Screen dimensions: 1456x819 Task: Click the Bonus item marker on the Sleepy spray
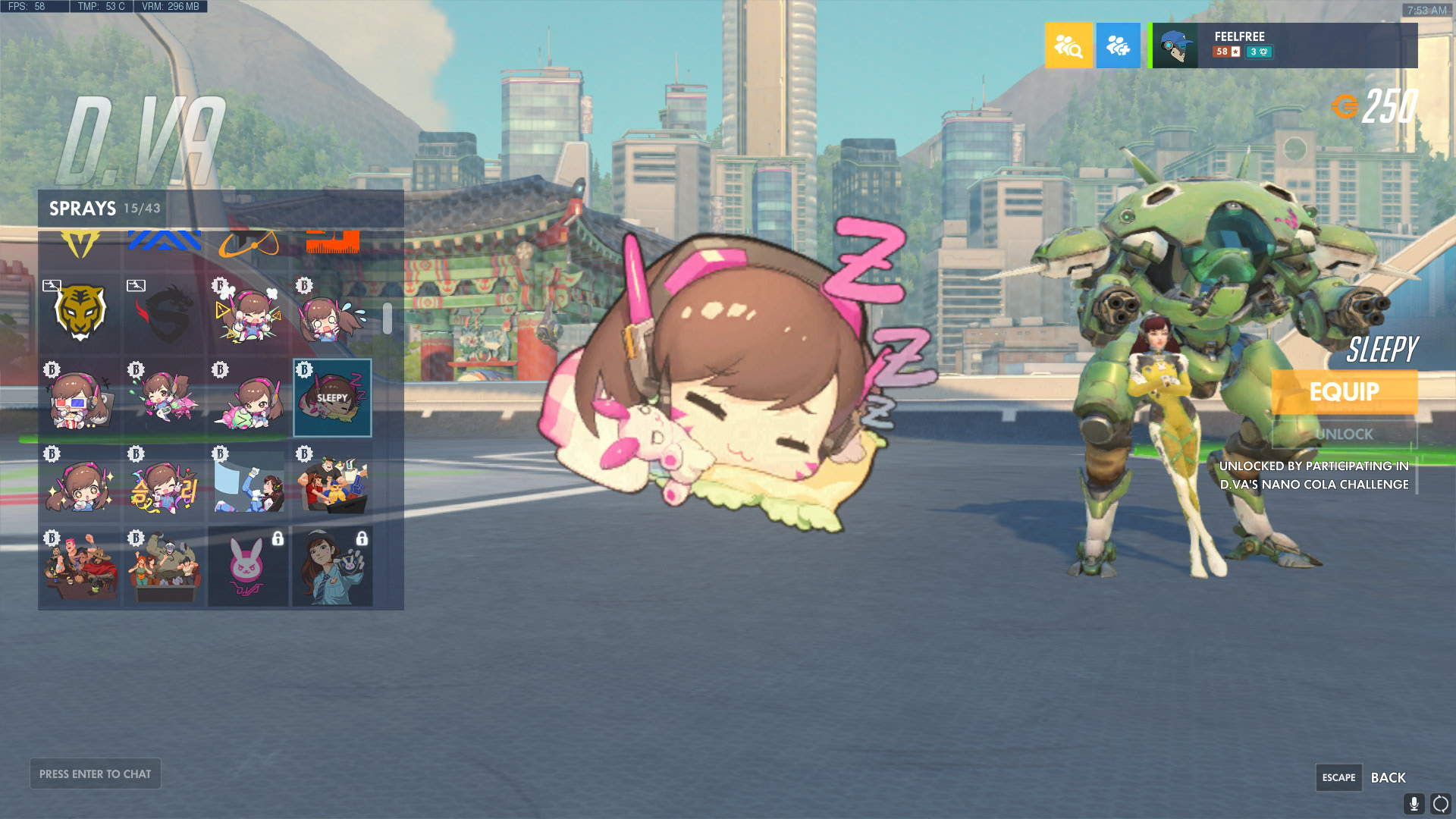click(303, 369)
